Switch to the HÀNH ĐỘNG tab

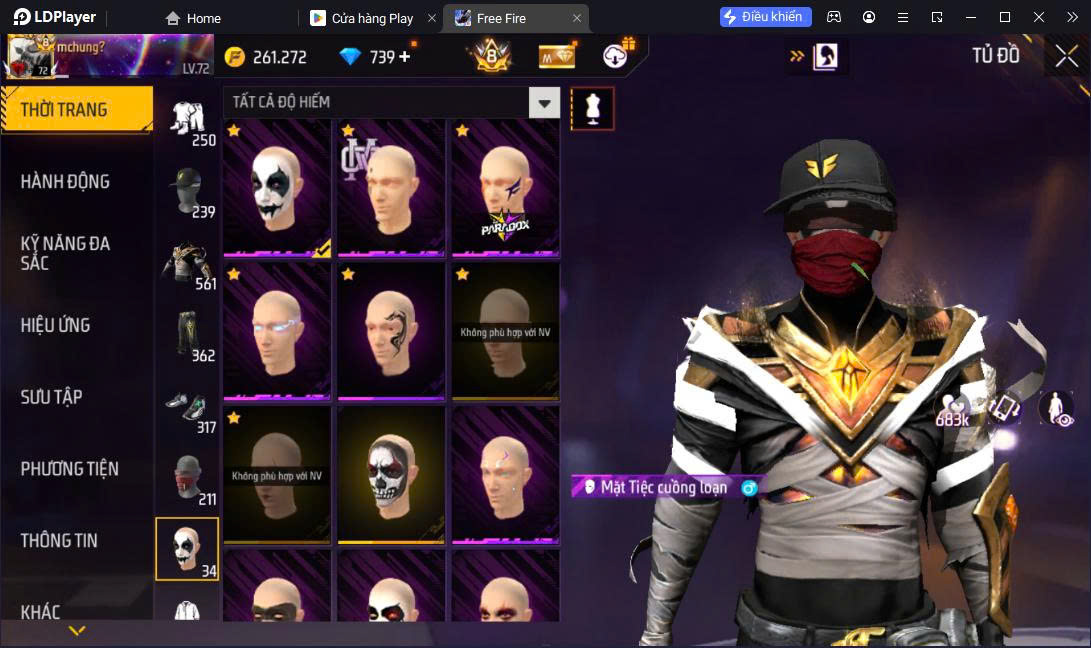[65, 181]
